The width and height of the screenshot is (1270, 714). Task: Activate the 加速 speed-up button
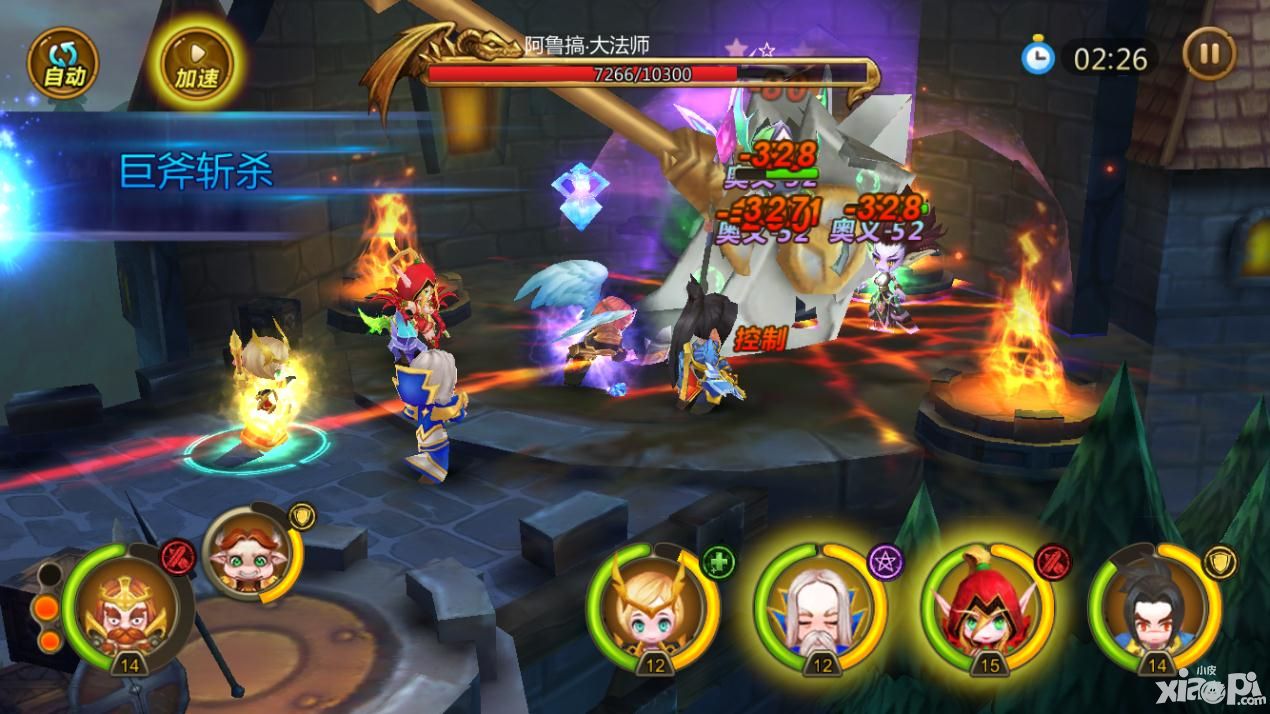pyautogui.click(x=197, y=64)
